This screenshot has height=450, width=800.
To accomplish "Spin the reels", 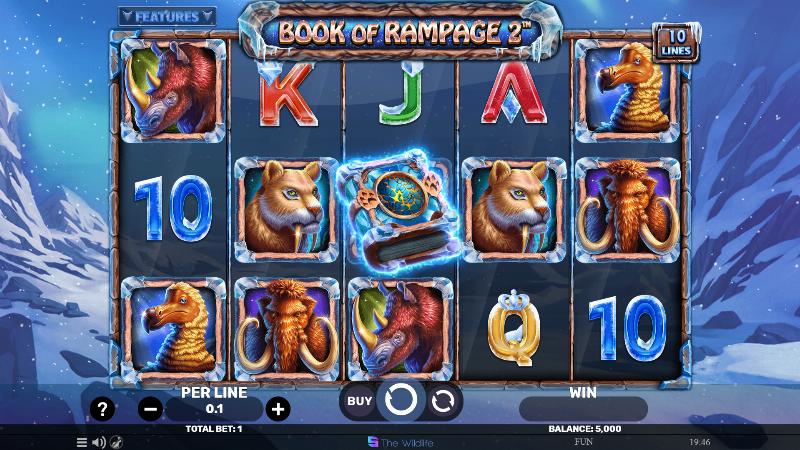I will (400, 401).
